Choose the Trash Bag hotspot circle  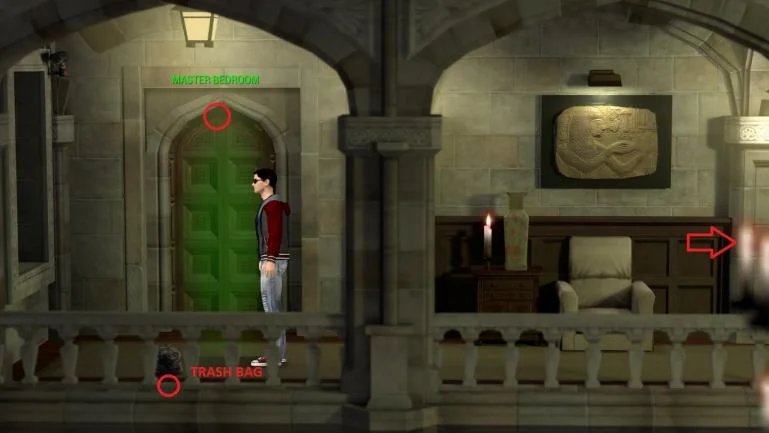click(x=169, y=385)
